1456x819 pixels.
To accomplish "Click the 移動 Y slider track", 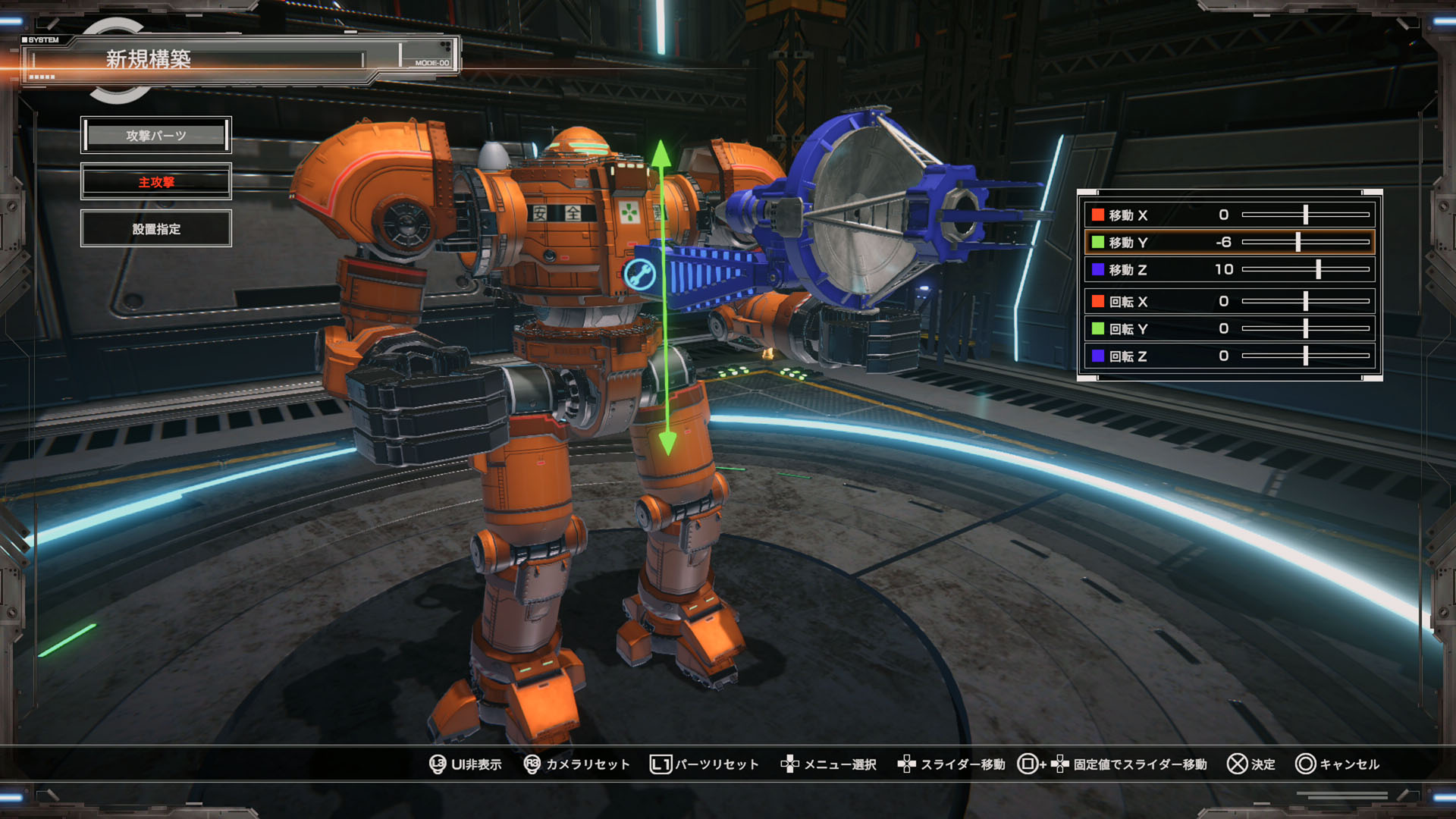I will coord(1305,243).
